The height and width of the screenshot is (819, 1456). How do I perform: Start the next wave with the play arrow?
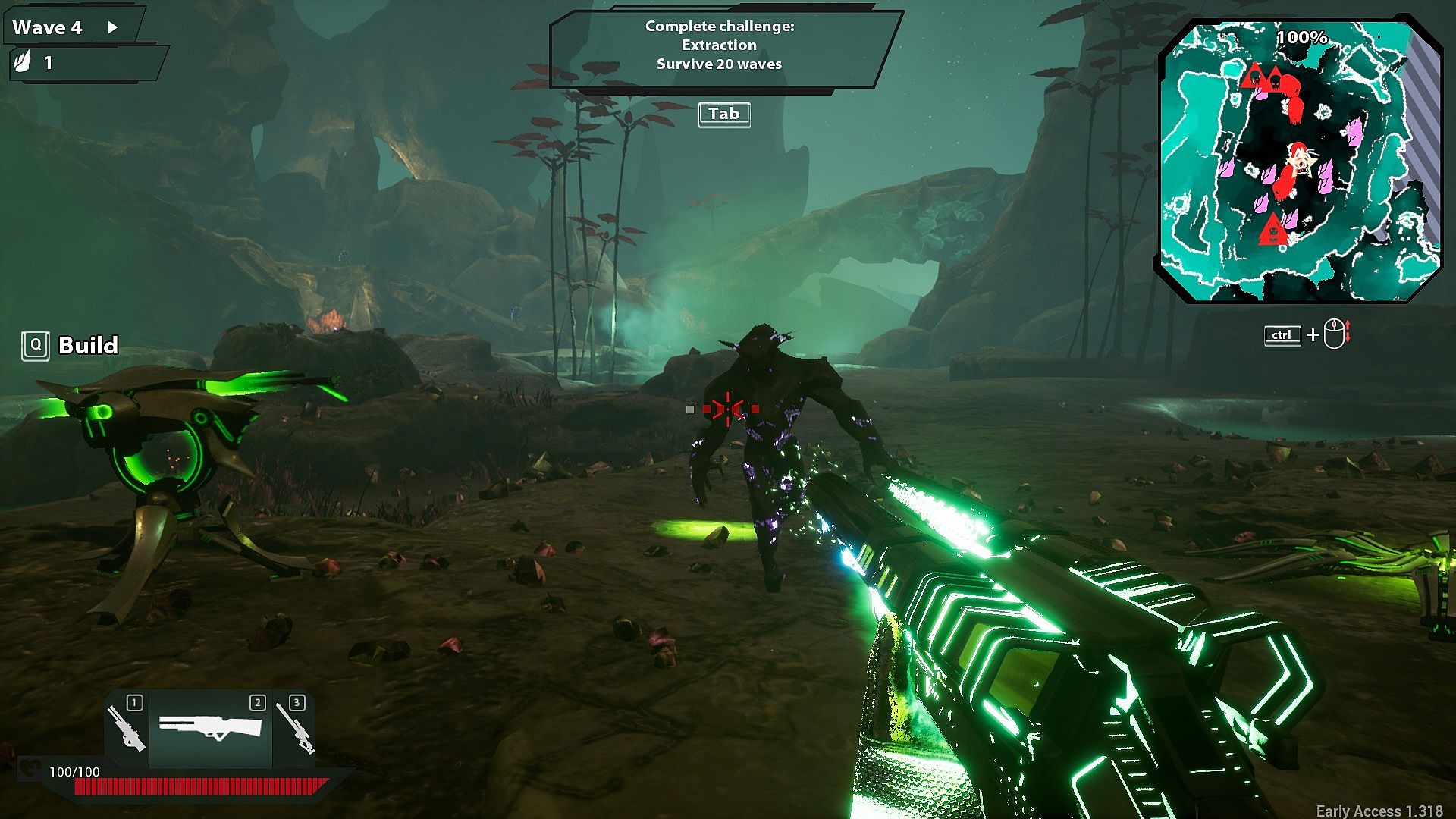pyautogui.click(x=113, y=28)
